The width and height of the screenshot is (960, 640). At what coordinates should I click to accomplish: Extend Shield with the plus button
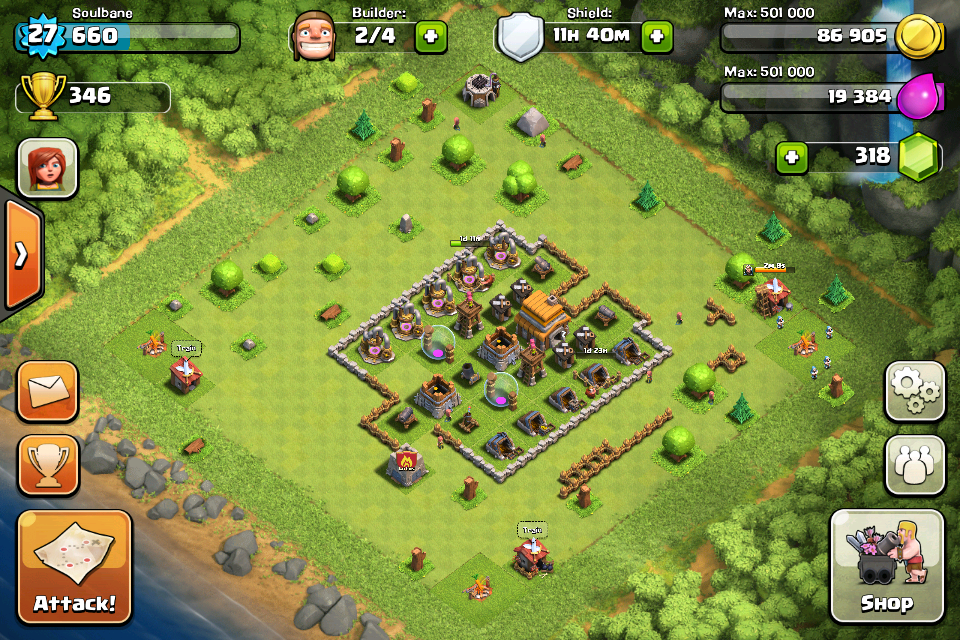pos(657,37)
